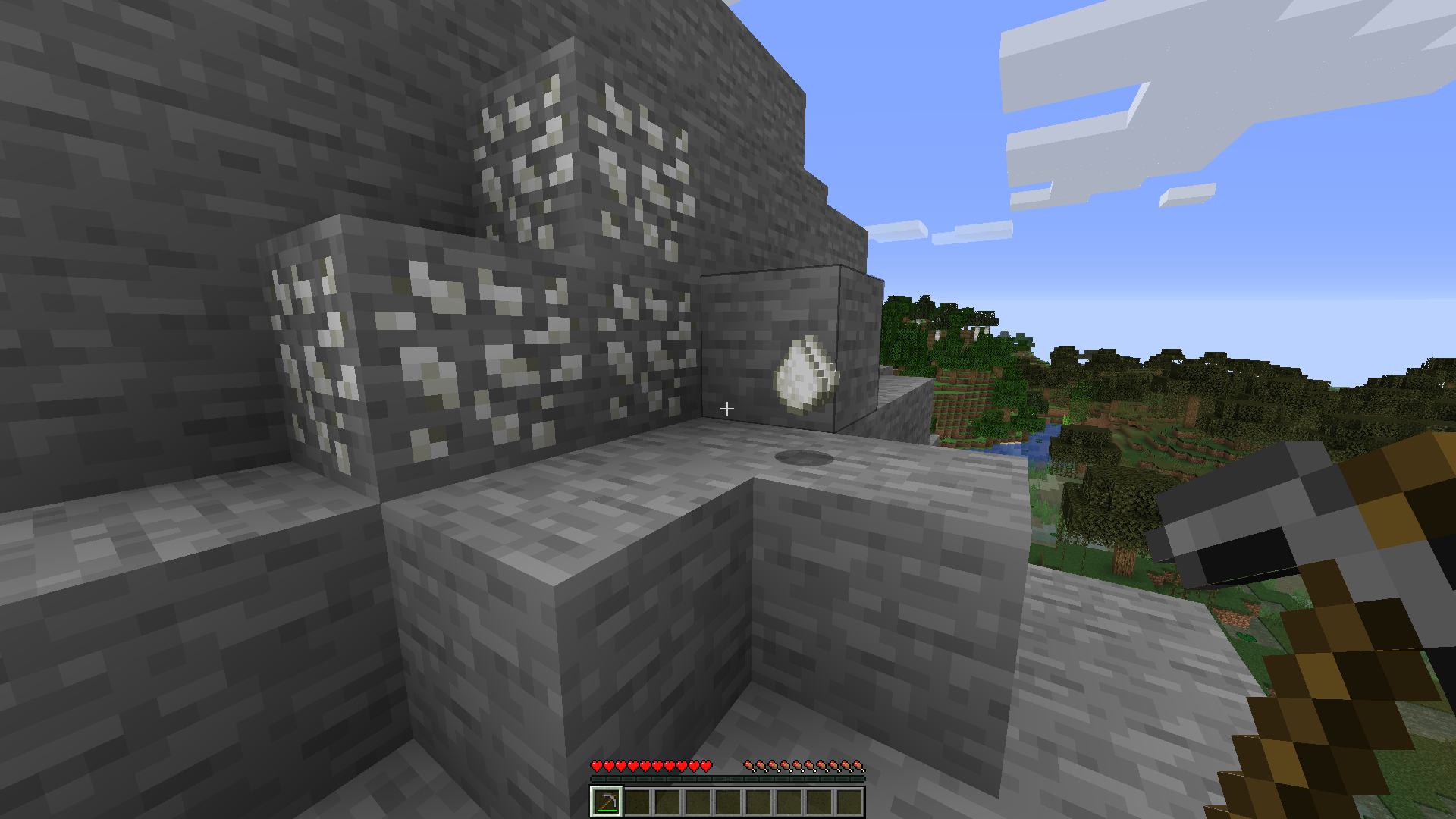This screenshot has width=1456, height=819.
Task: Click the middle drumstick of the hunger bar
Action: coord(805,766)
